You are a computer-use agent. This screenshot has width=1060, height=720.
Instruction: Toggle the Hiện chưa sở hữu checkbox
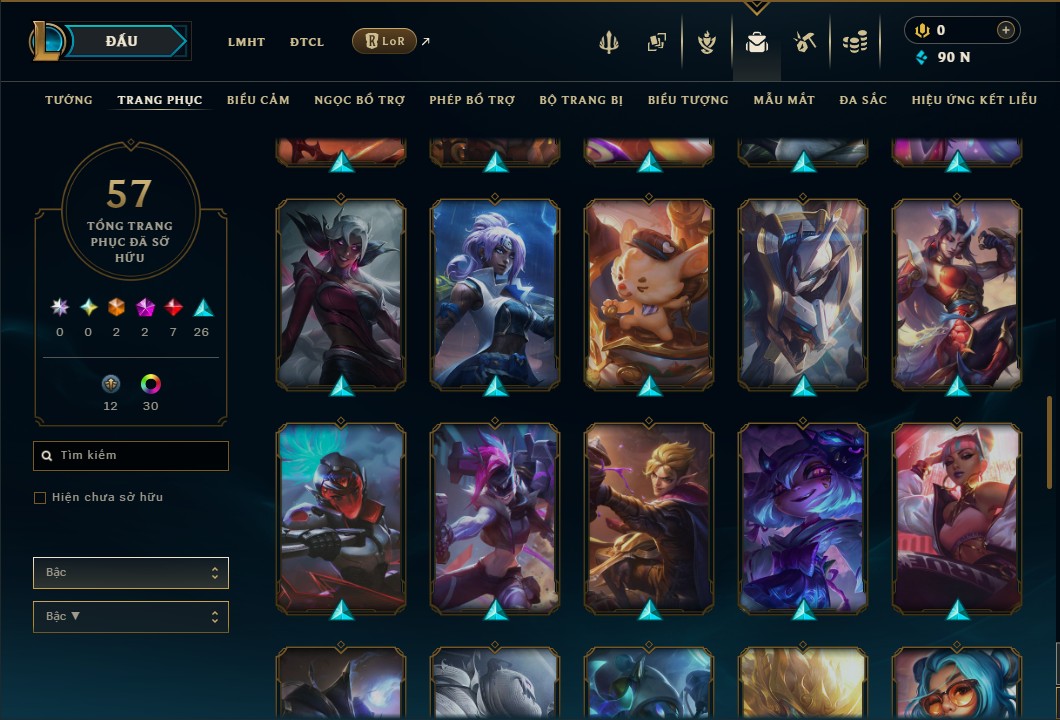[40, 498]
